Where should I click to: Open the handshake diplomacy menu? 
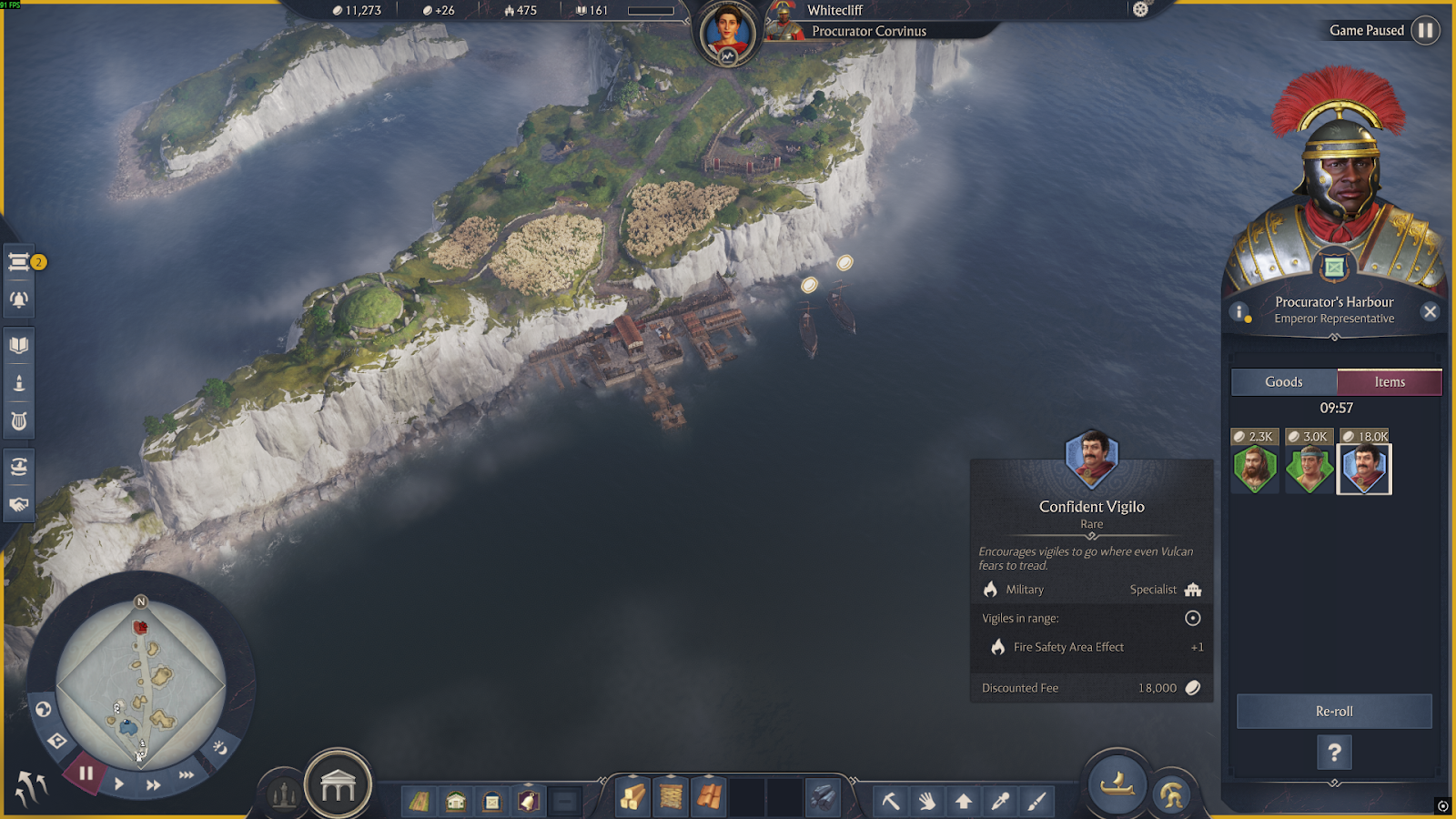coord(19,504)
